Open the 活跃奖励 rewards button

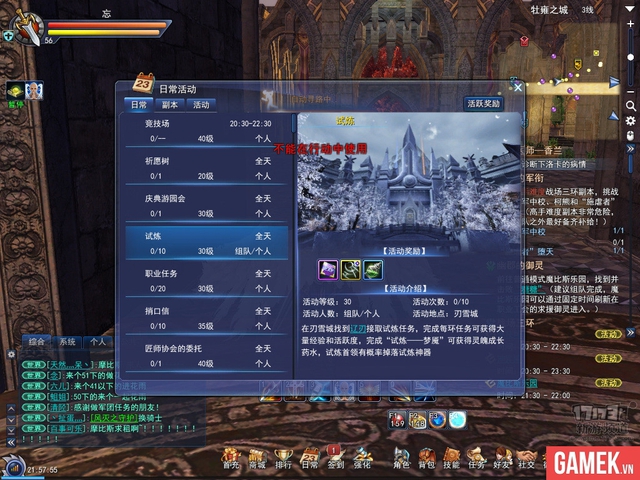[x=483, y=103]
